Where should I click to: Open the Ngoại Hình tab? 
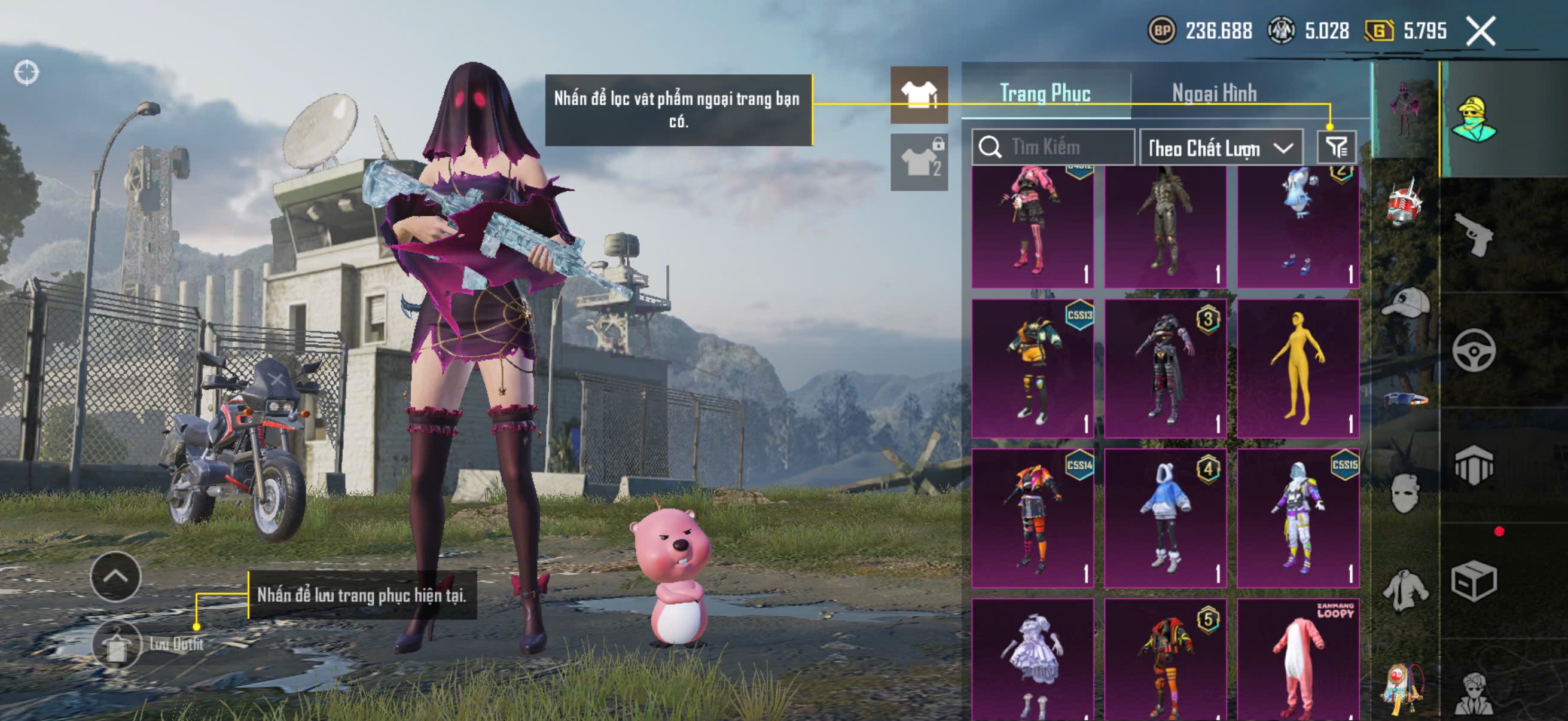[x=1215, y=93]
